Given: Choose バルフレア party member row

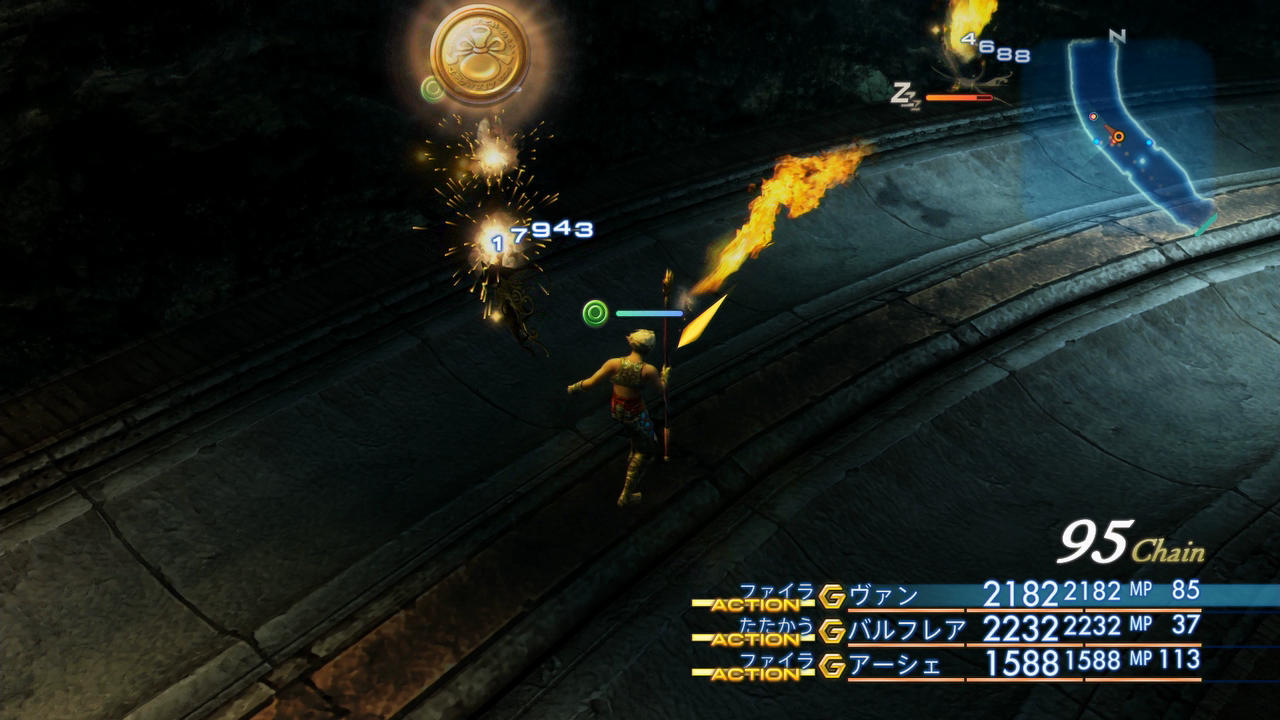Looking at the screenshot, I should point(907,630).
